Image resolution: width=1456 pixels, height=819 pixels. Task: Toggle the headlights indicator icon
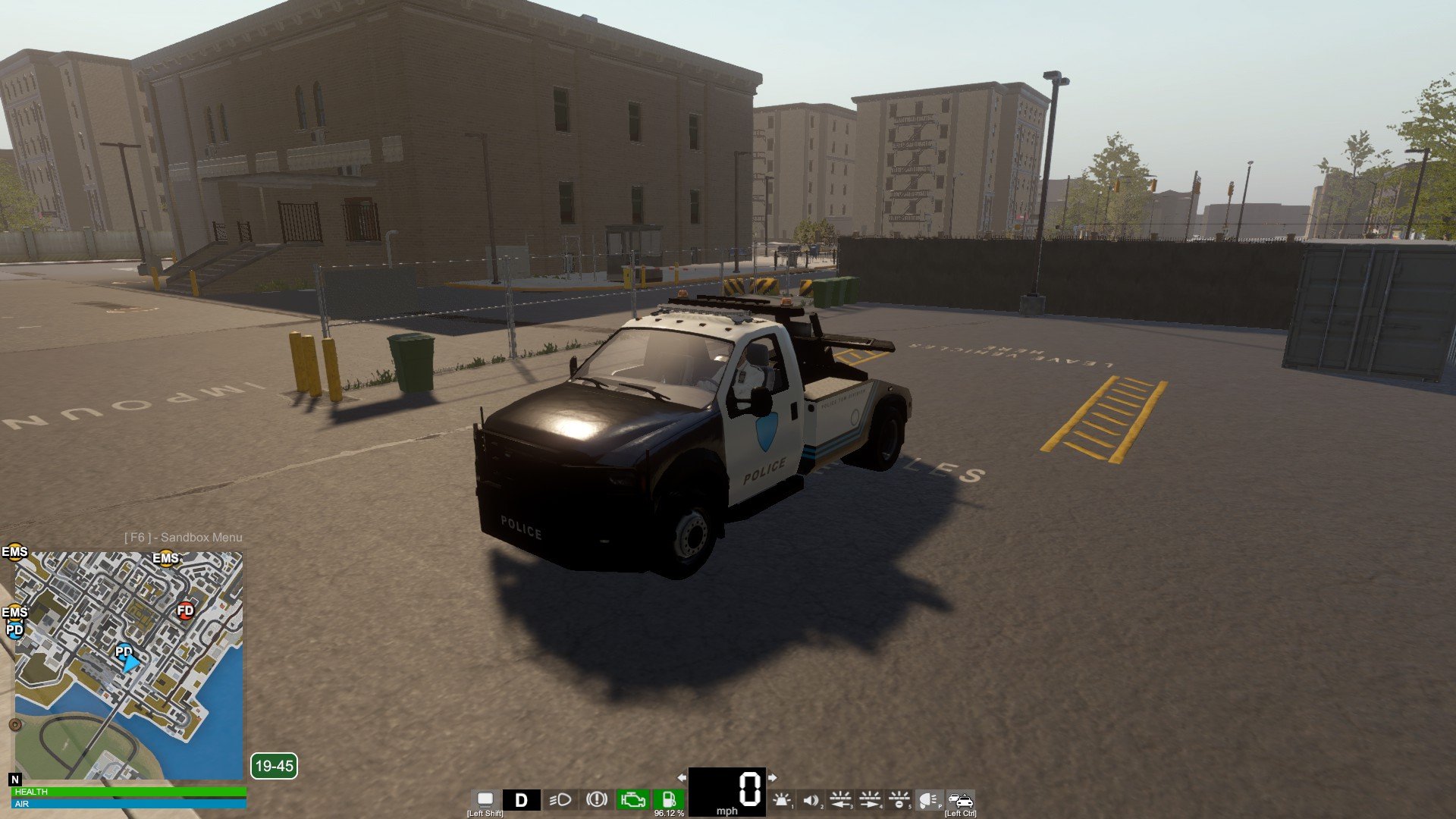click(x=560, y=799)
